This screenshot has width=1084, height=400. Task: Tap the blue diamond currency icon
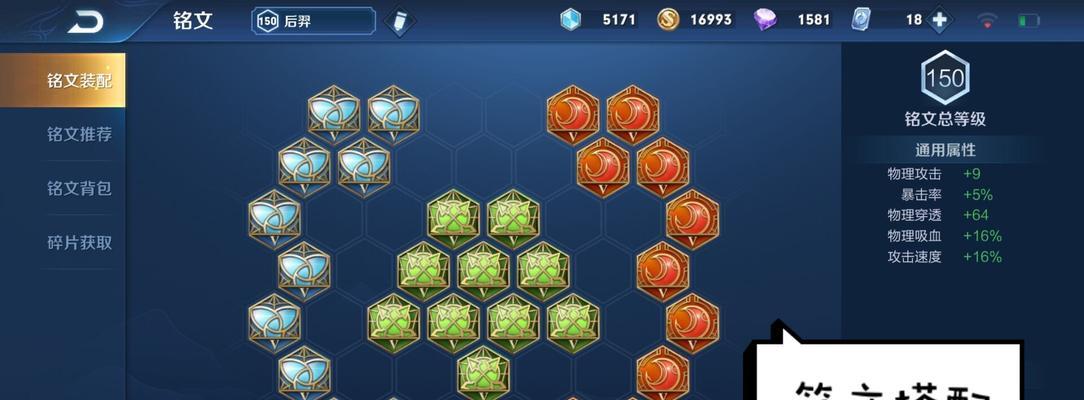pos(571,20)
